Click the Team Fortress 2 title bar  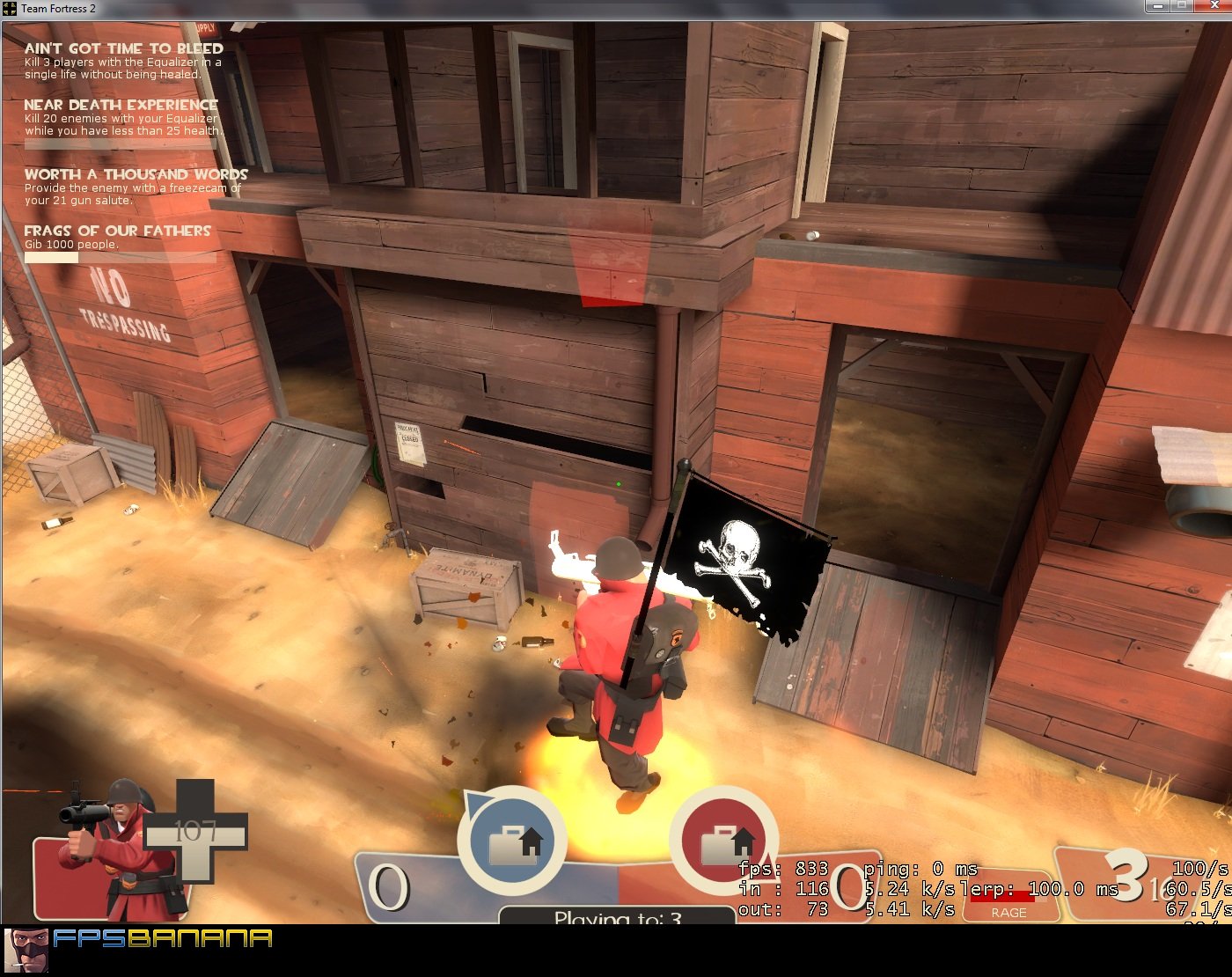point(528,9)
